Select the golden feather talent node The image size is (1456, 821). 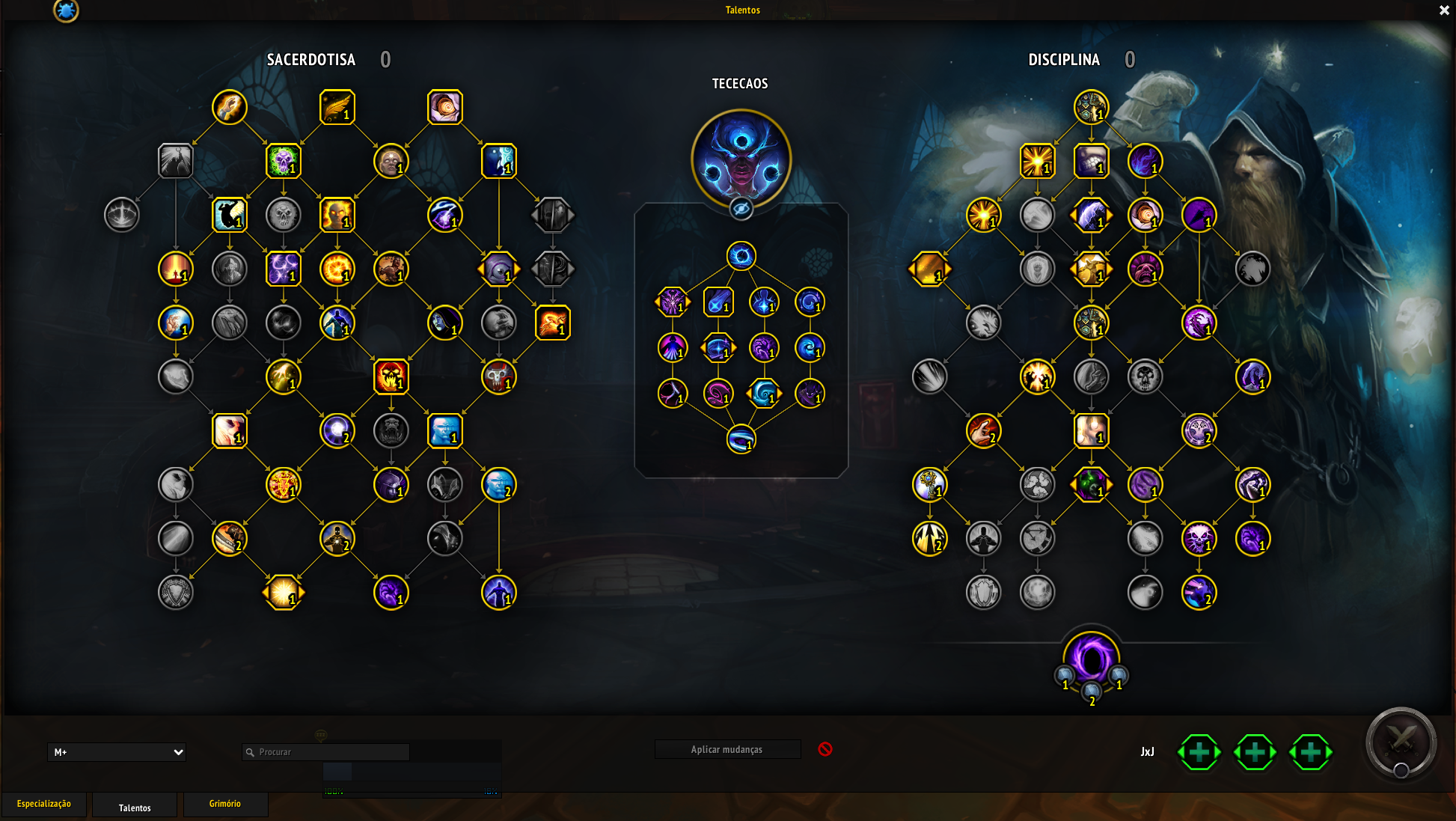coord(337,107)
